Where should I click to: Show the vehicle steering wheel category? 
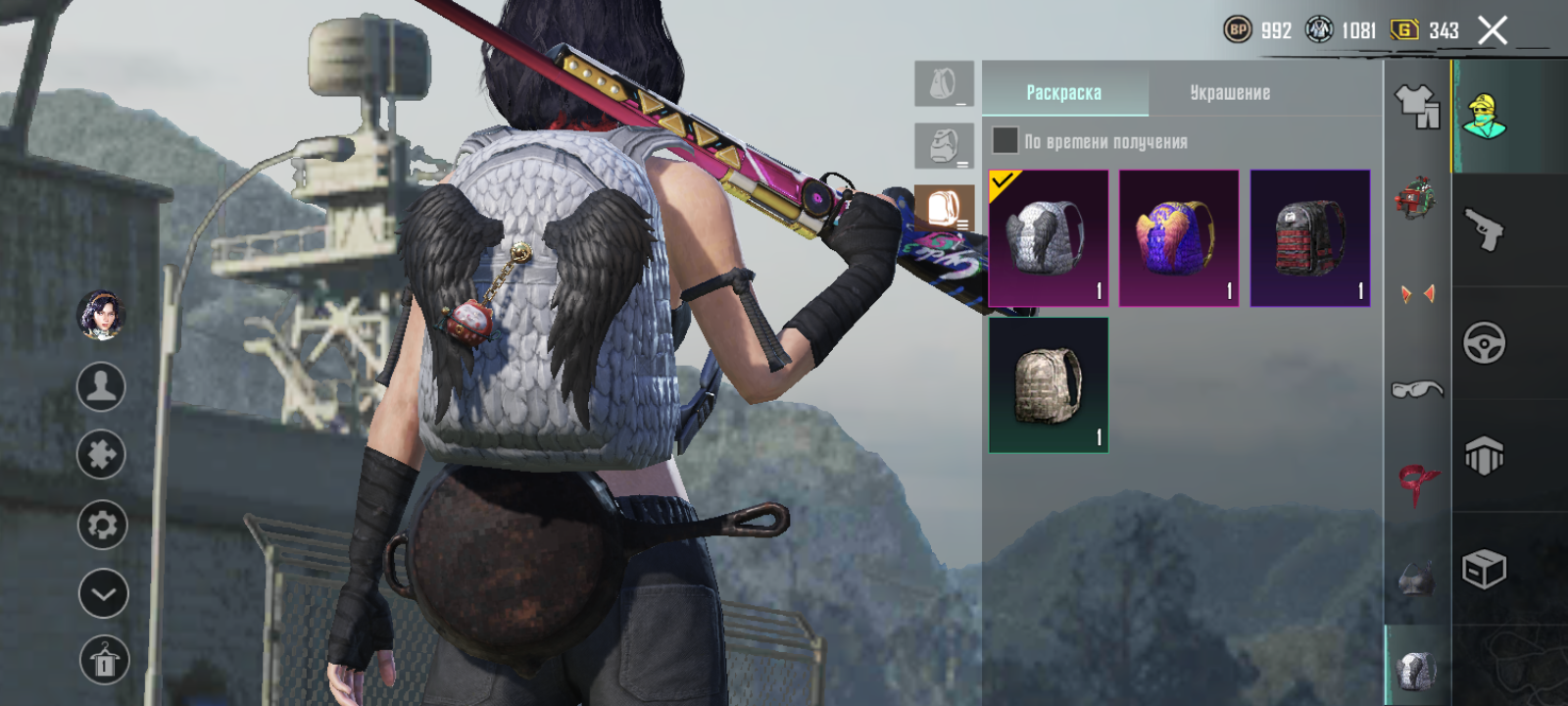(1484, 343)
